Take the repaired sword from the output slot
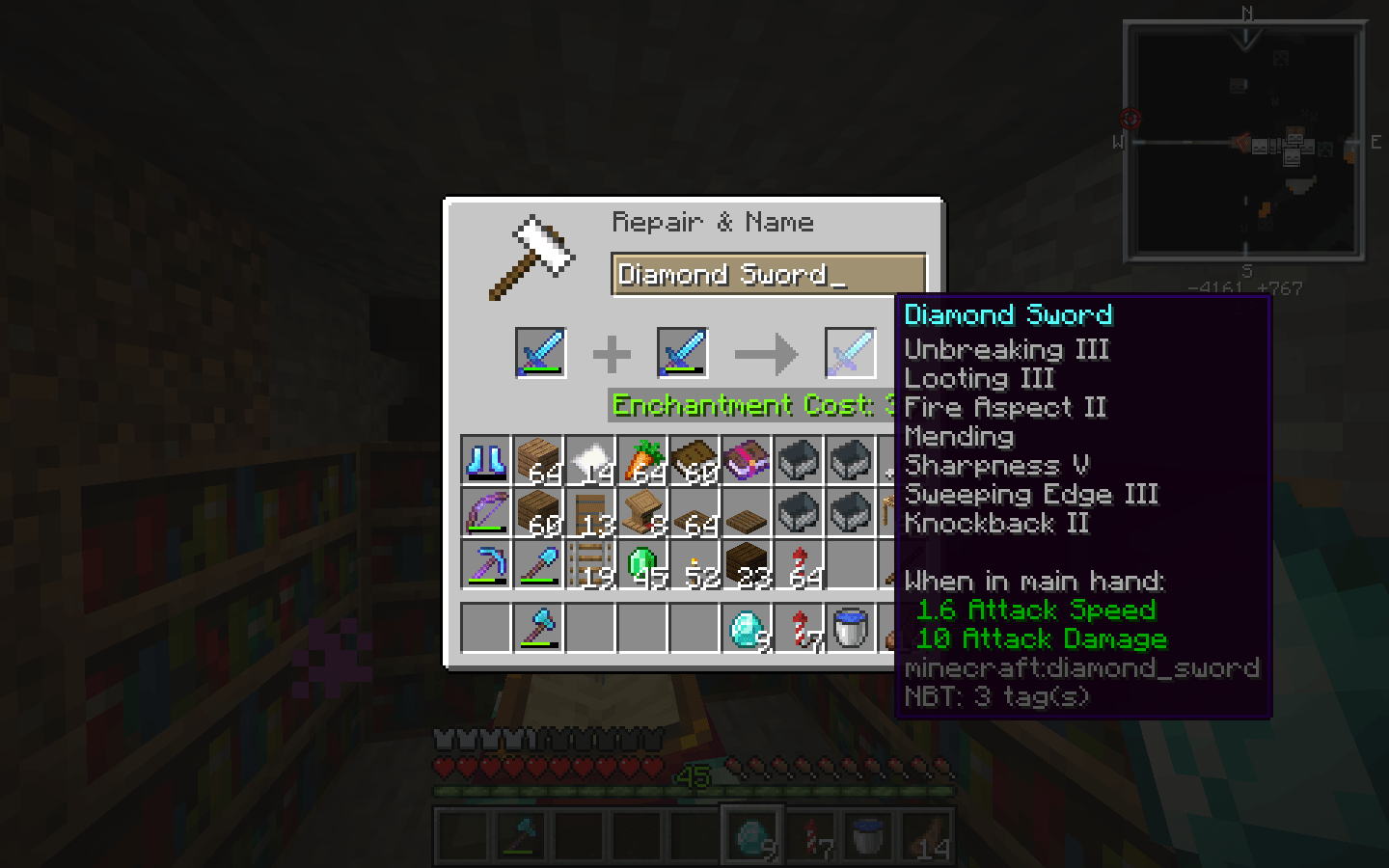This screenshot has width=1389, height=868. click(850, 353)
